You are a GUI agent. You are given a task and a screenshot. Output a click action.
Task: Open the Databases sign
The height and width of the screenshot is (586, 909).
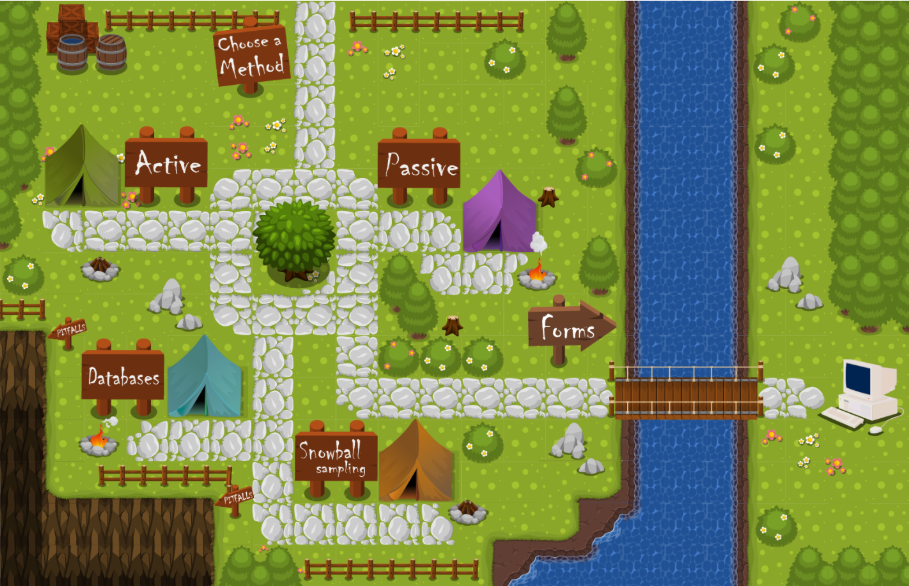click(x=123, y=377)
